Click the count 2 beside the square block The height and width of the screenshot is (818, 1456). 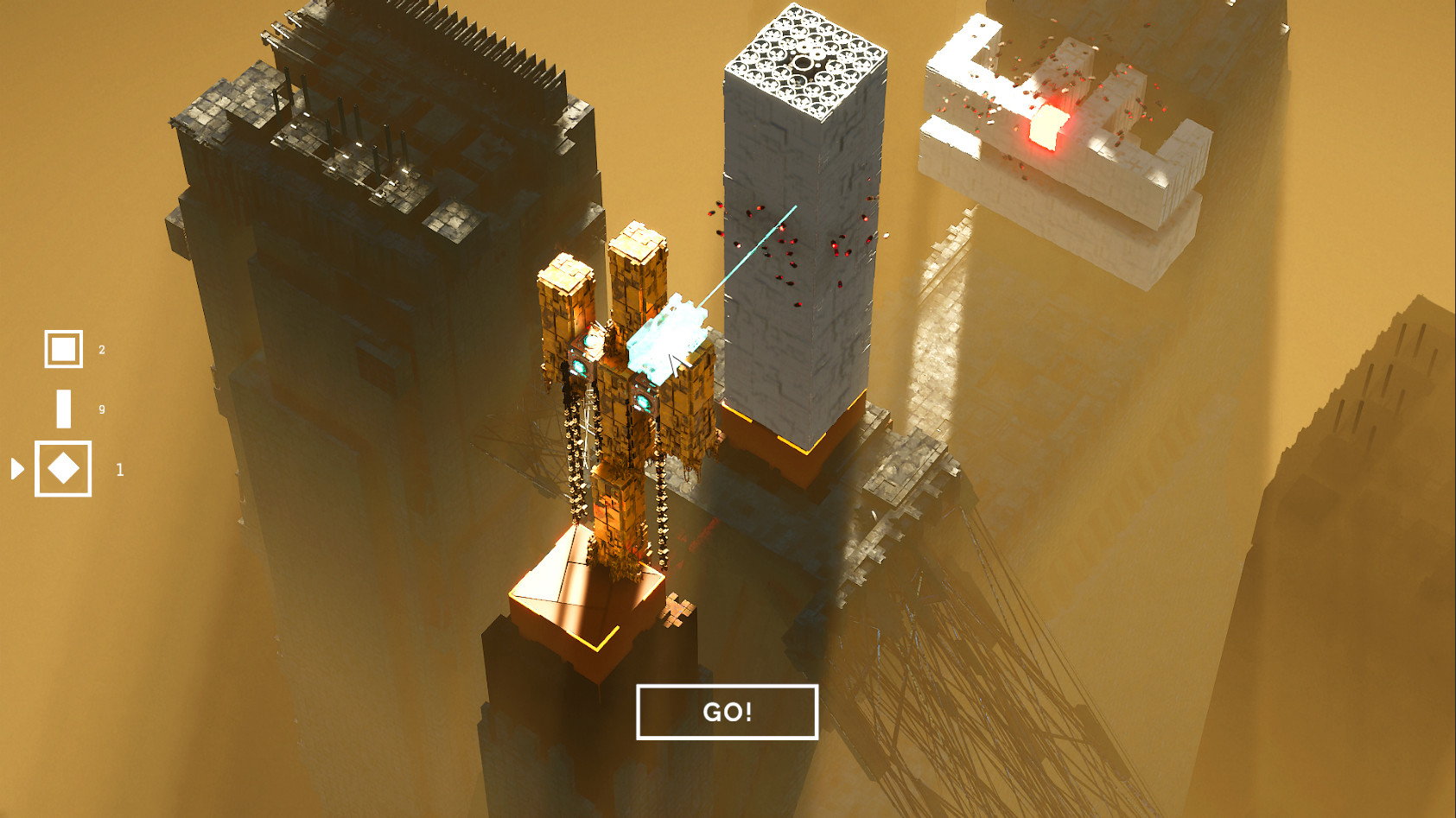tap(101, 349)
